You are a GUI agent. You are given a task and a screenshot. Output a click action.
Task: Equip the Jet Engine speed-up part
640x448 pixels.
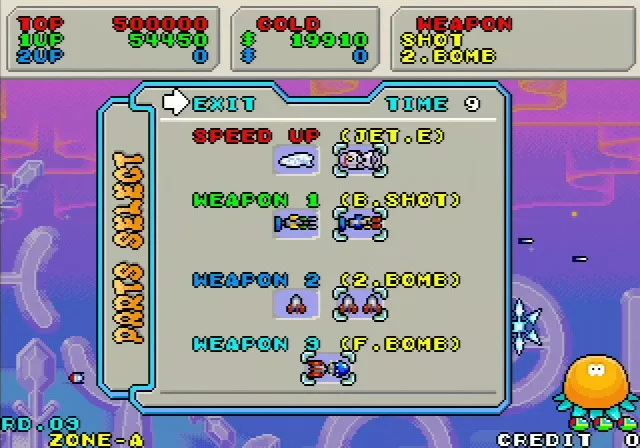click(361, 159)
